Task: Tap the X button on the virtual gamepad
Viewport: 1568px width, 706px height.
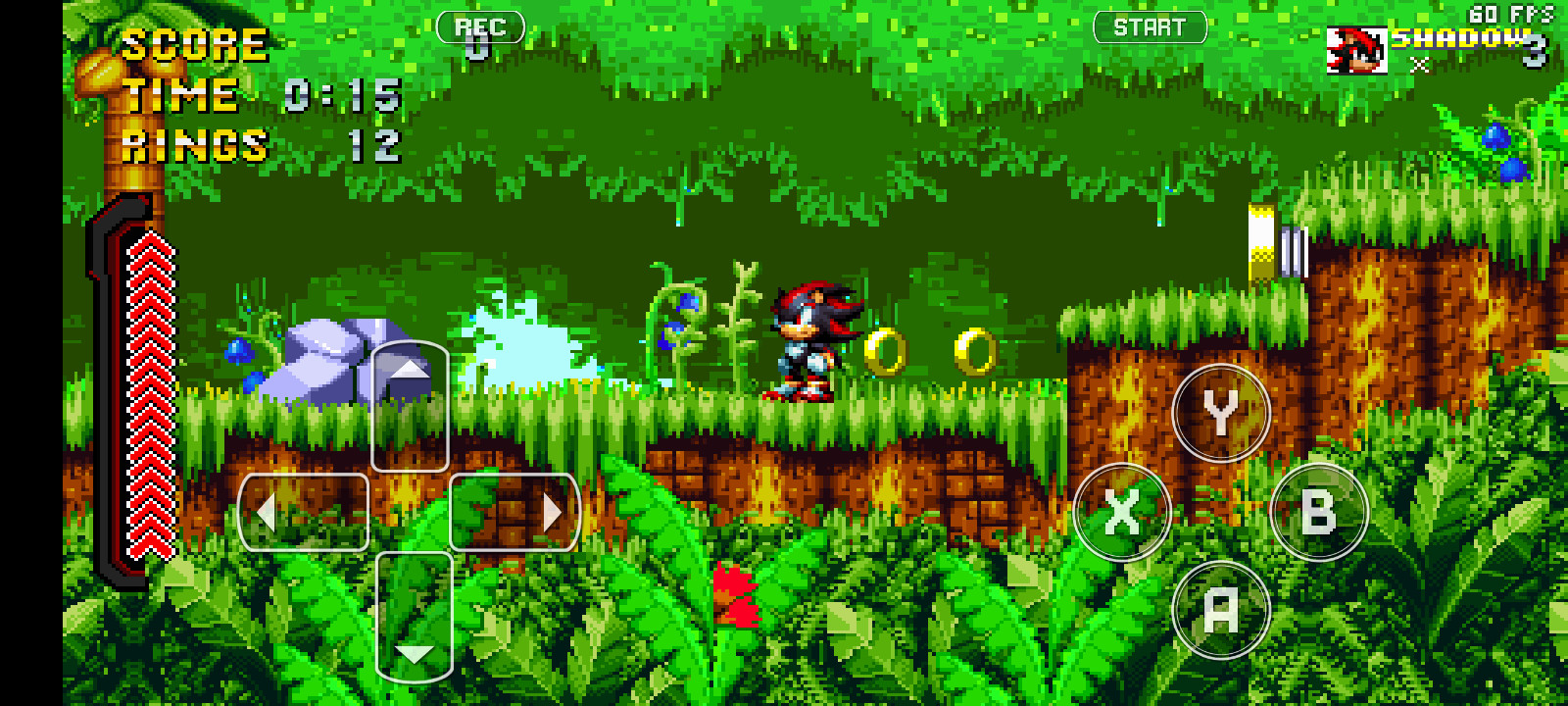Action: pos(1122,512)
